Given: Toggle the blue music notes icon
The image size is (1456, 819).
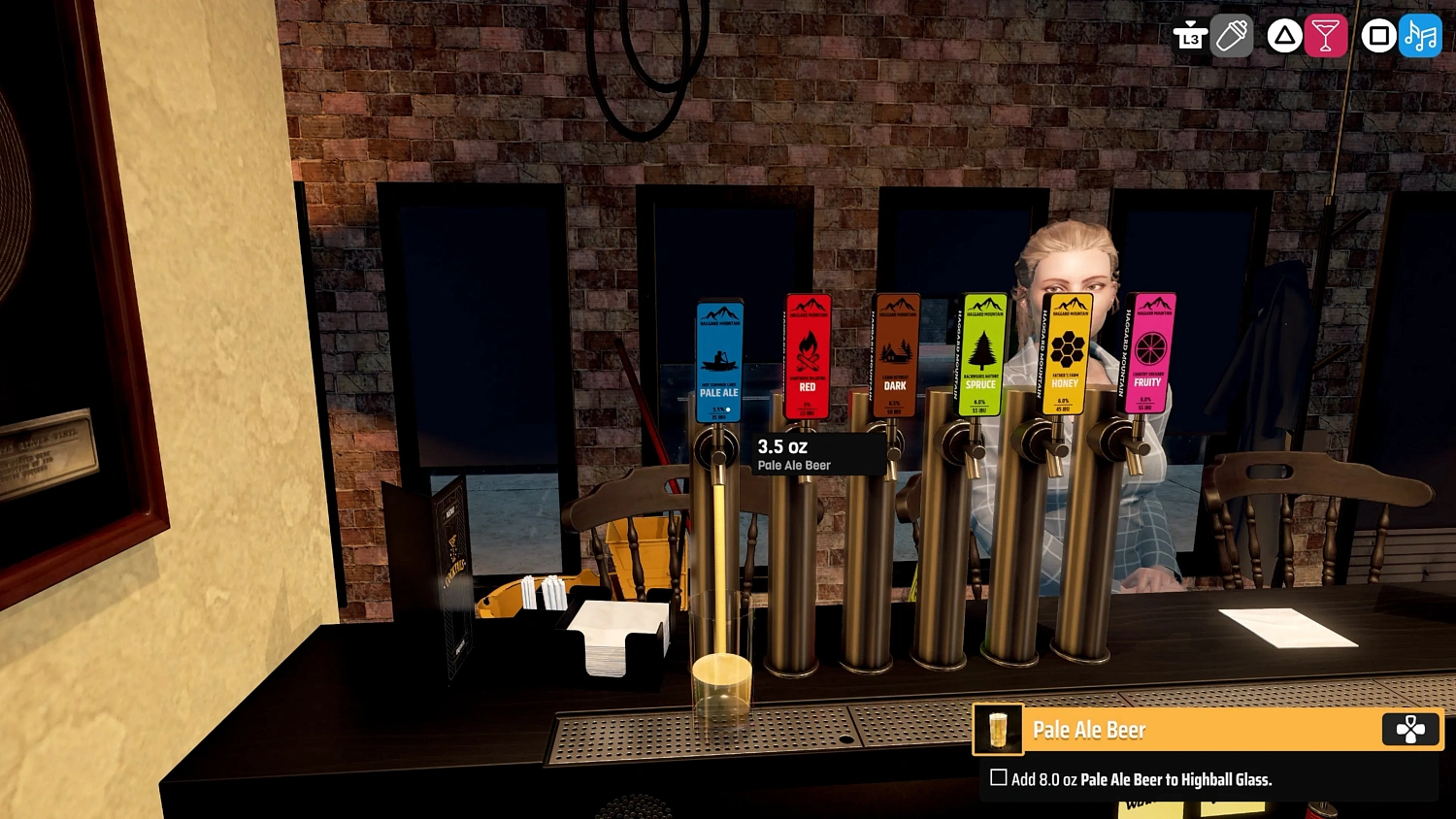Looking at the screenshot, I should pyautogui.click(x=1420, y=36).
